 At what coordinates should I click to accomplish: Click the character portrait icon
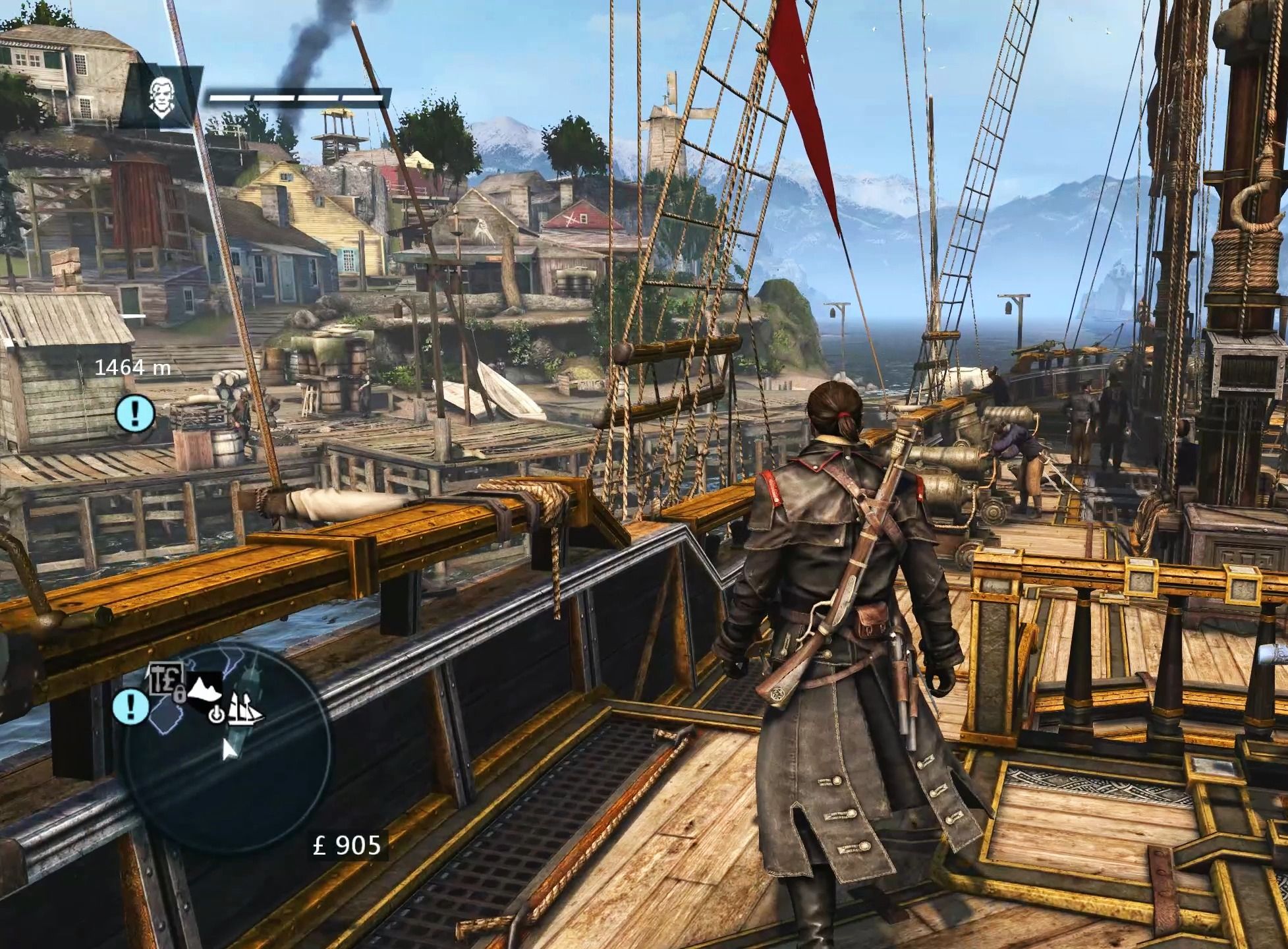(160, 96)
